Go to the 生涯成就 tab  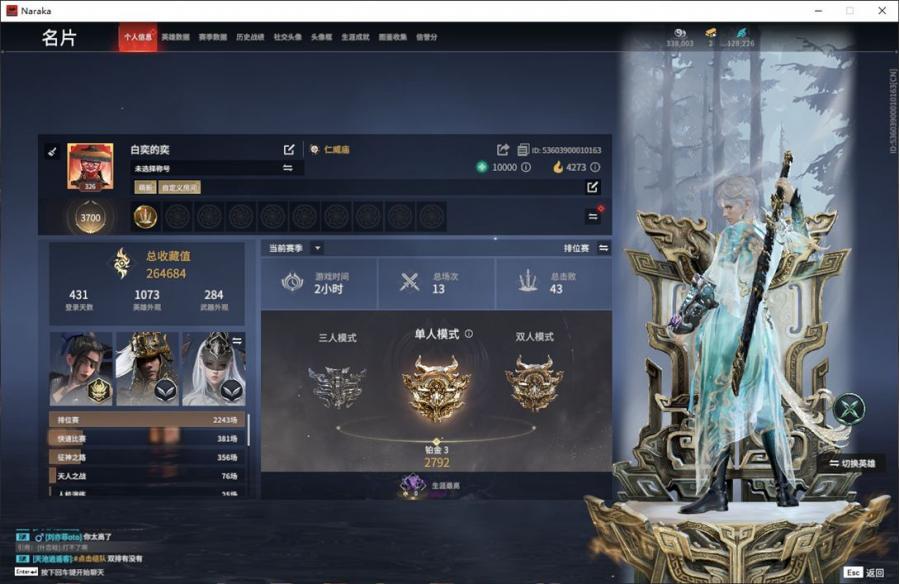pos(355,37)
